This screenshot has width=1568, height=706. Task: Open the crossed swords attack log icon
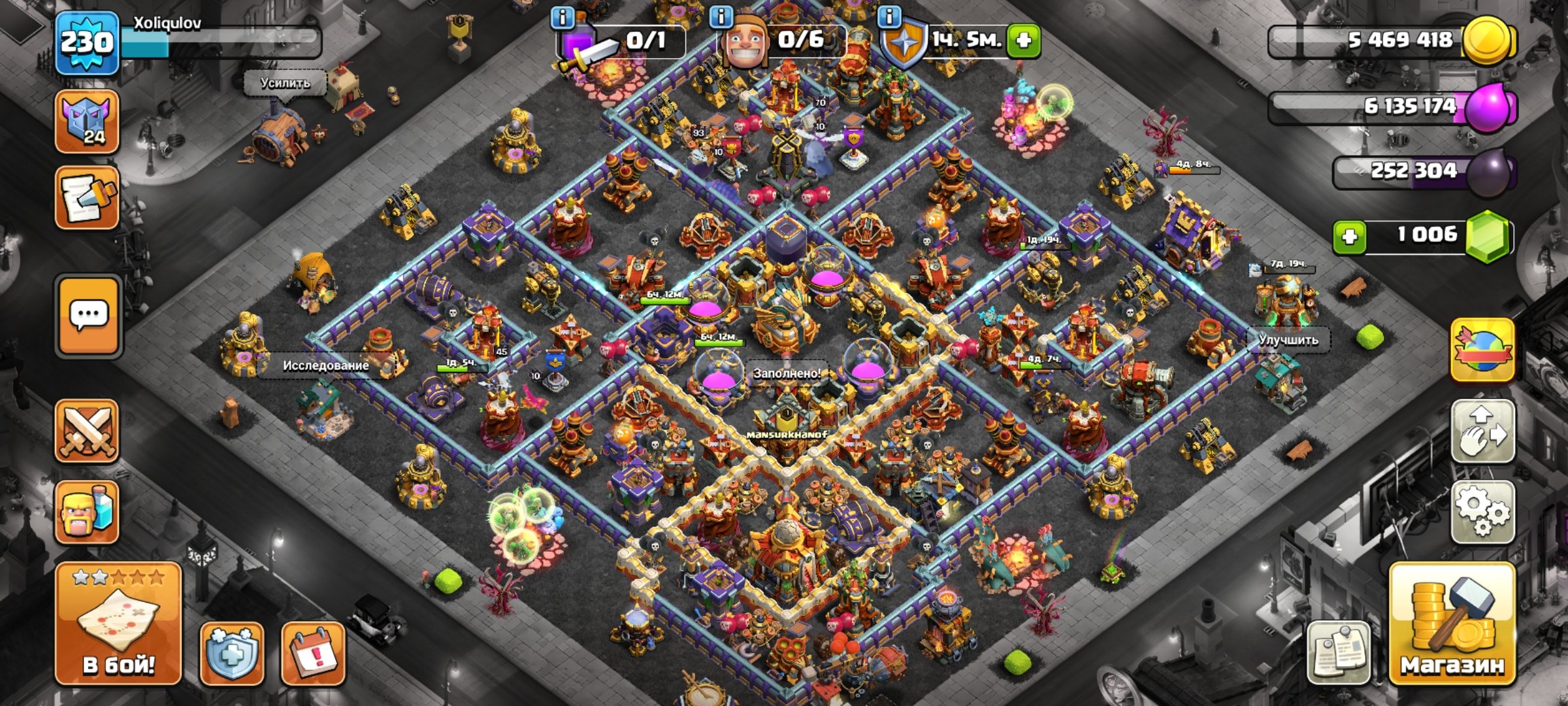point(88,428)
